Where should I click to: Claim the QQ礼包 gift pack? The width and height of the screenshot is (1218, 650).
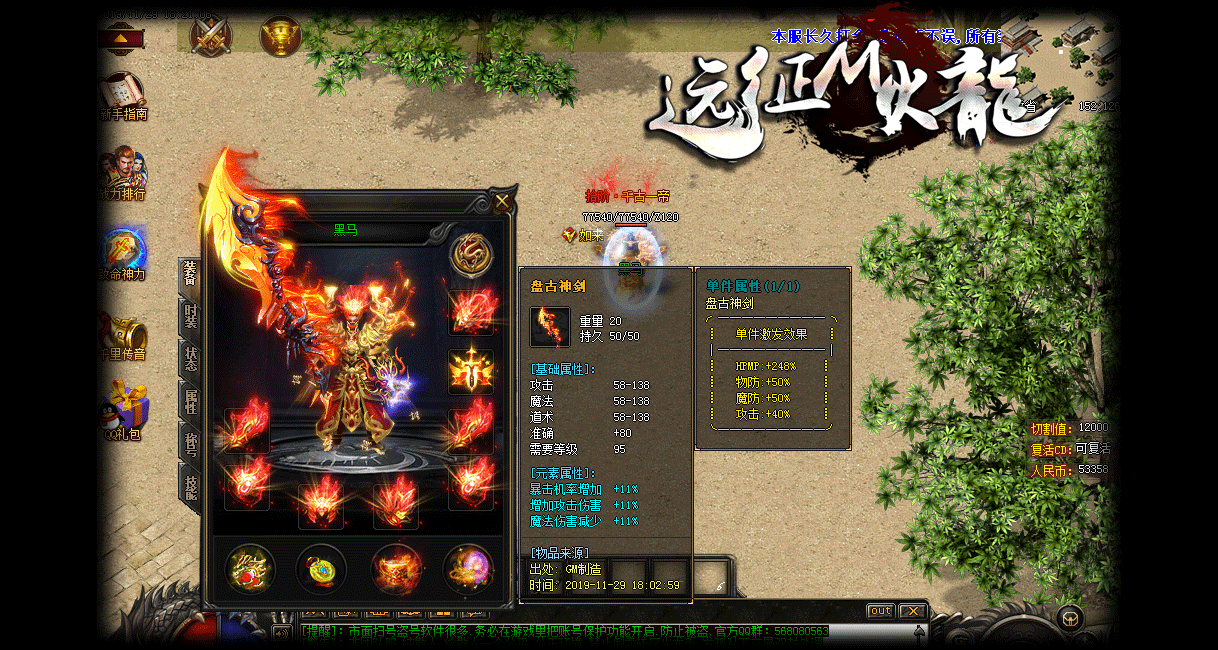[x=125, y=412]
